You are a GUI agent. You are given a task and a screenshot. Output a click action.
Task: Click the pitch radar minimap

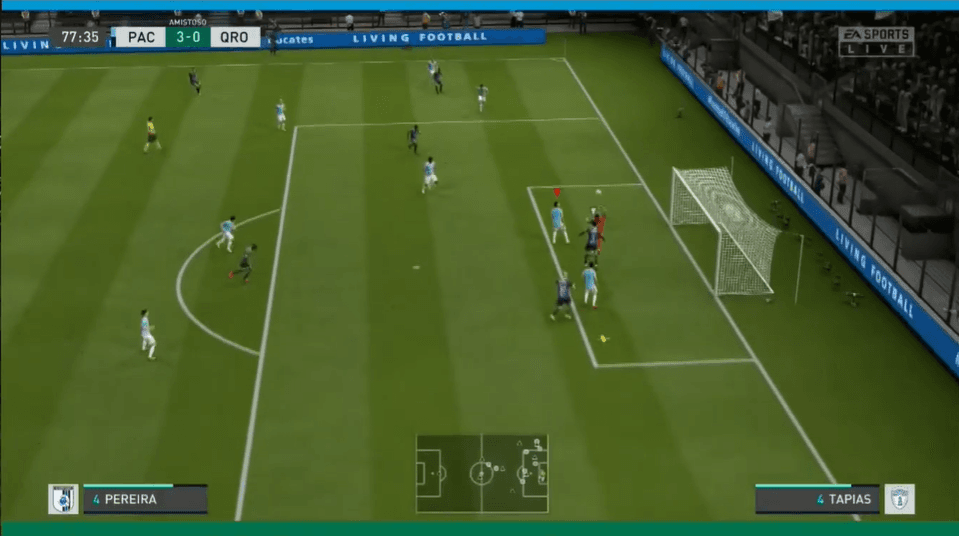point(482,473)
